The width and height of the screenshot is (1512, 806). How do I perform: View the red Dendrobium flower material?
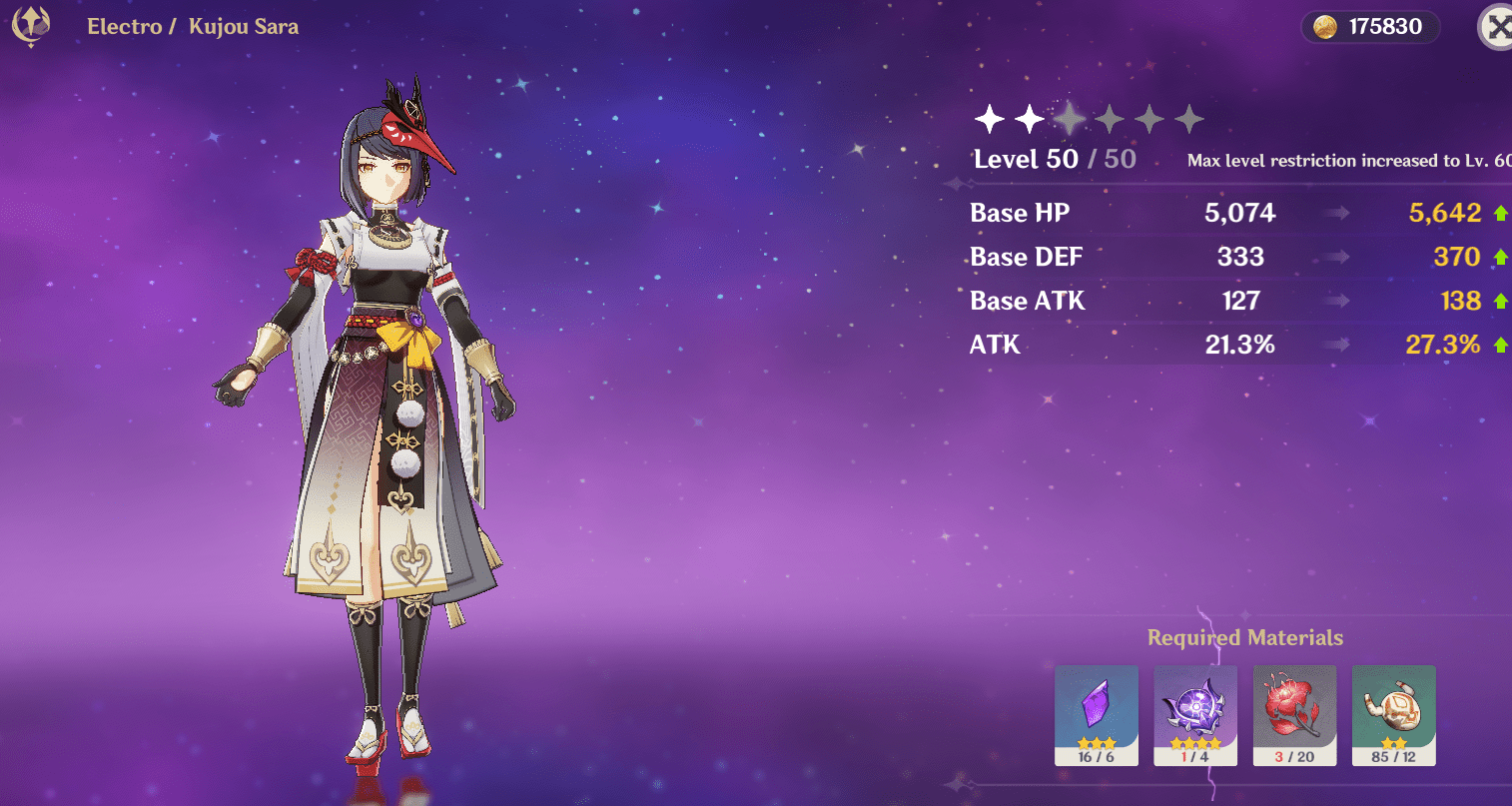pos(1294,714)
